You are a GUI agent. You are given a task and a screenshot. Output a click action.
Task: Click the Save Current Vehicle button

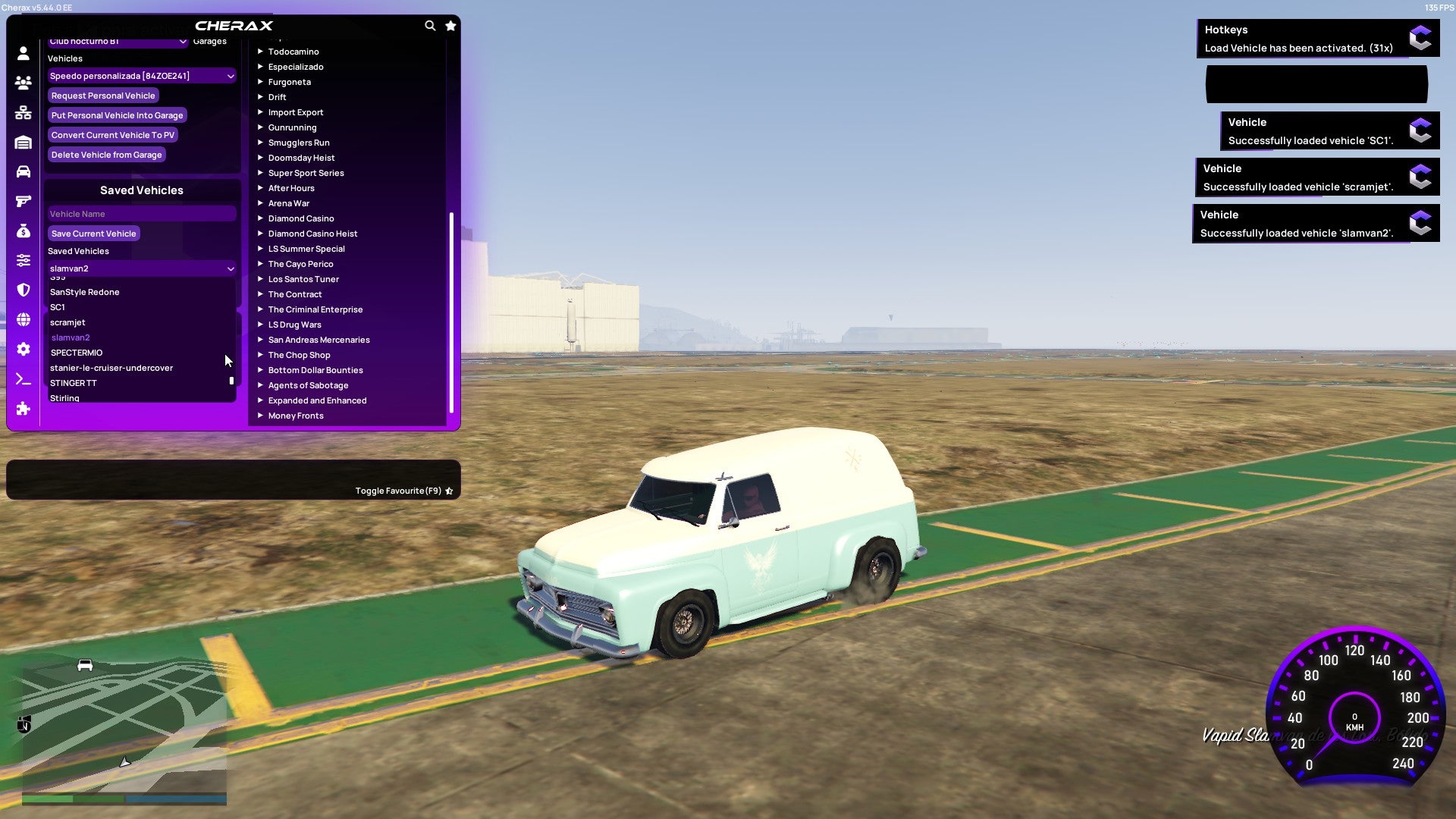point(93,234)
